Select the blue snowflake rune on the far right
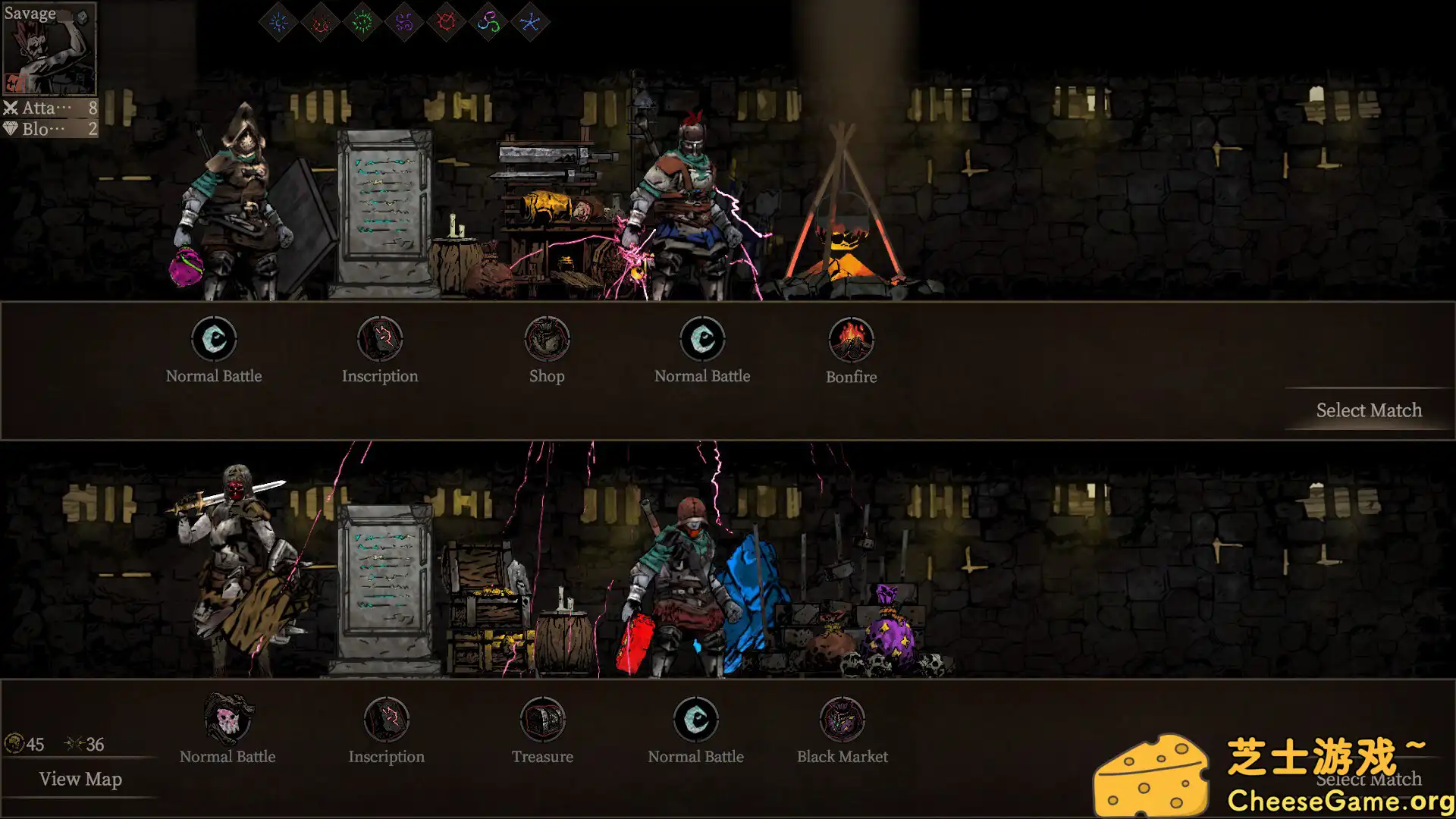Viewport: 1456px width, 819px height. click(x=531, y=21)
